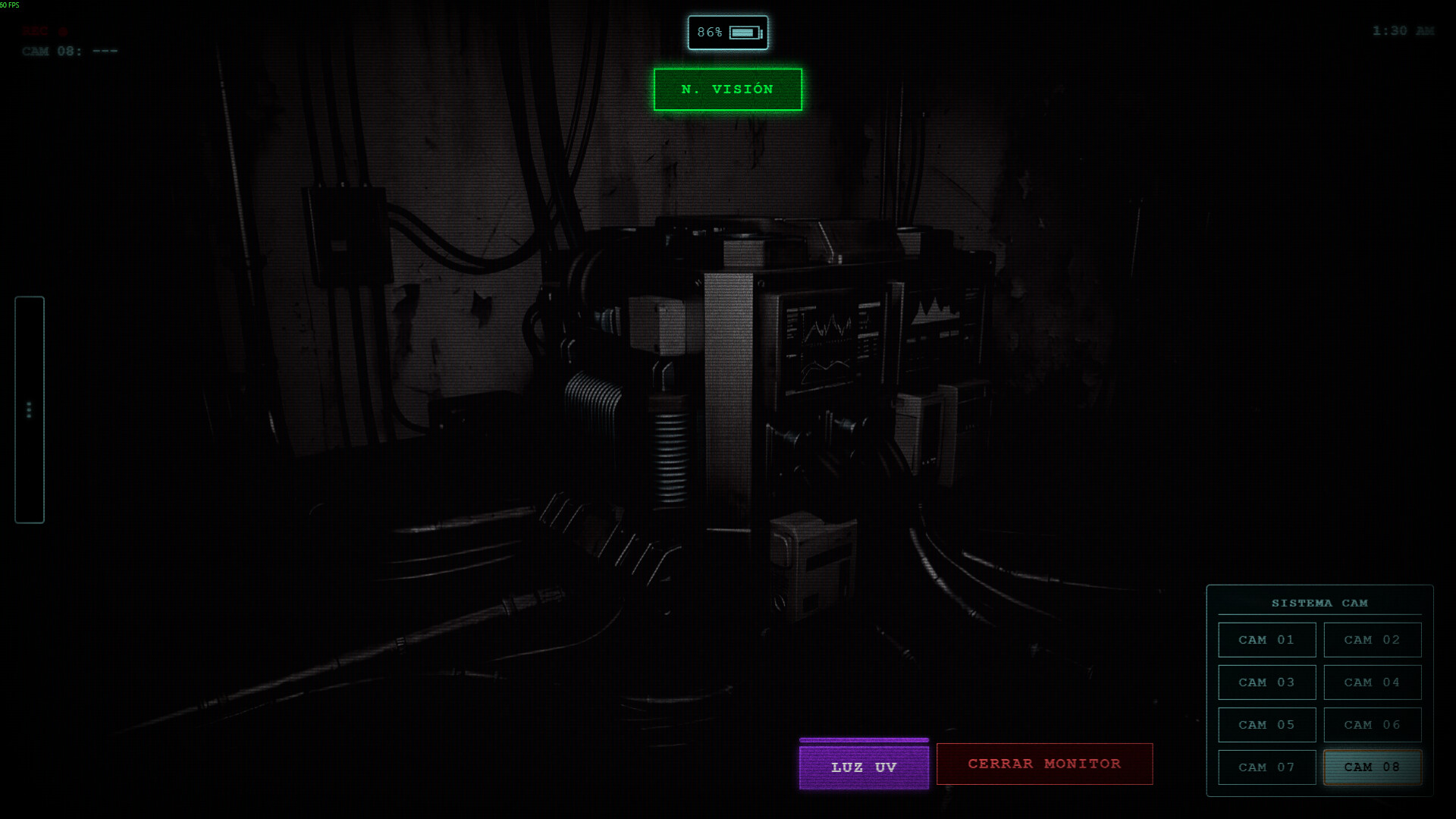Screen dimensions: 1456x819
Task: View CAM 07 feed
Action: [x=1266, y=767]
